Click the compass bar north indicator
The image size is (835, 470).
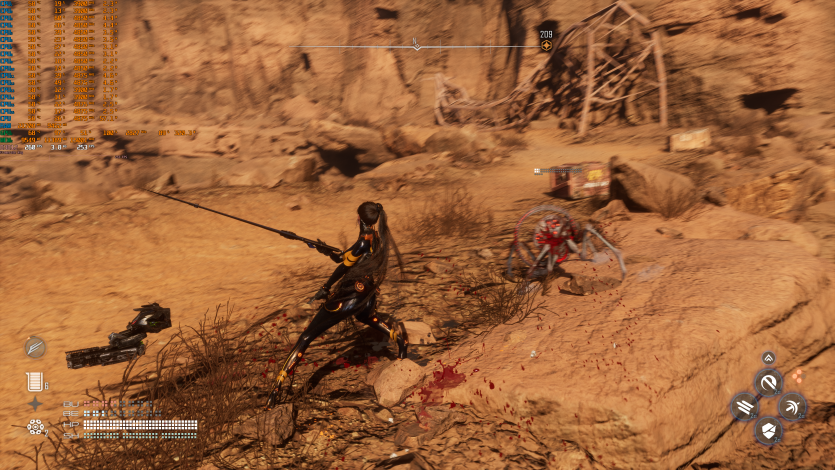pos(417,45)
